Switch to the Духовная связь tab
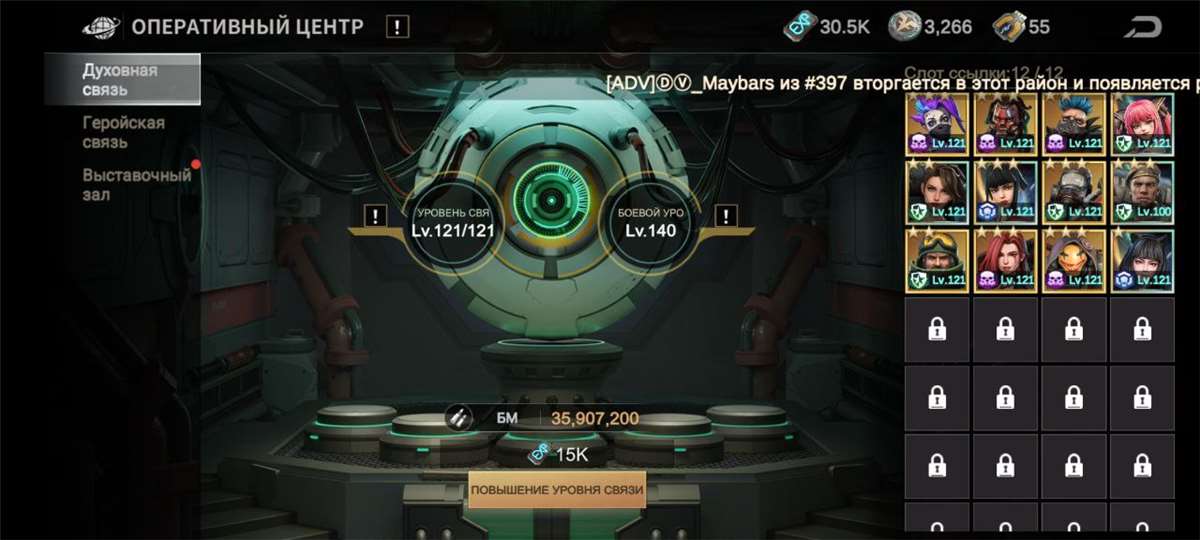 click(120, 80)
